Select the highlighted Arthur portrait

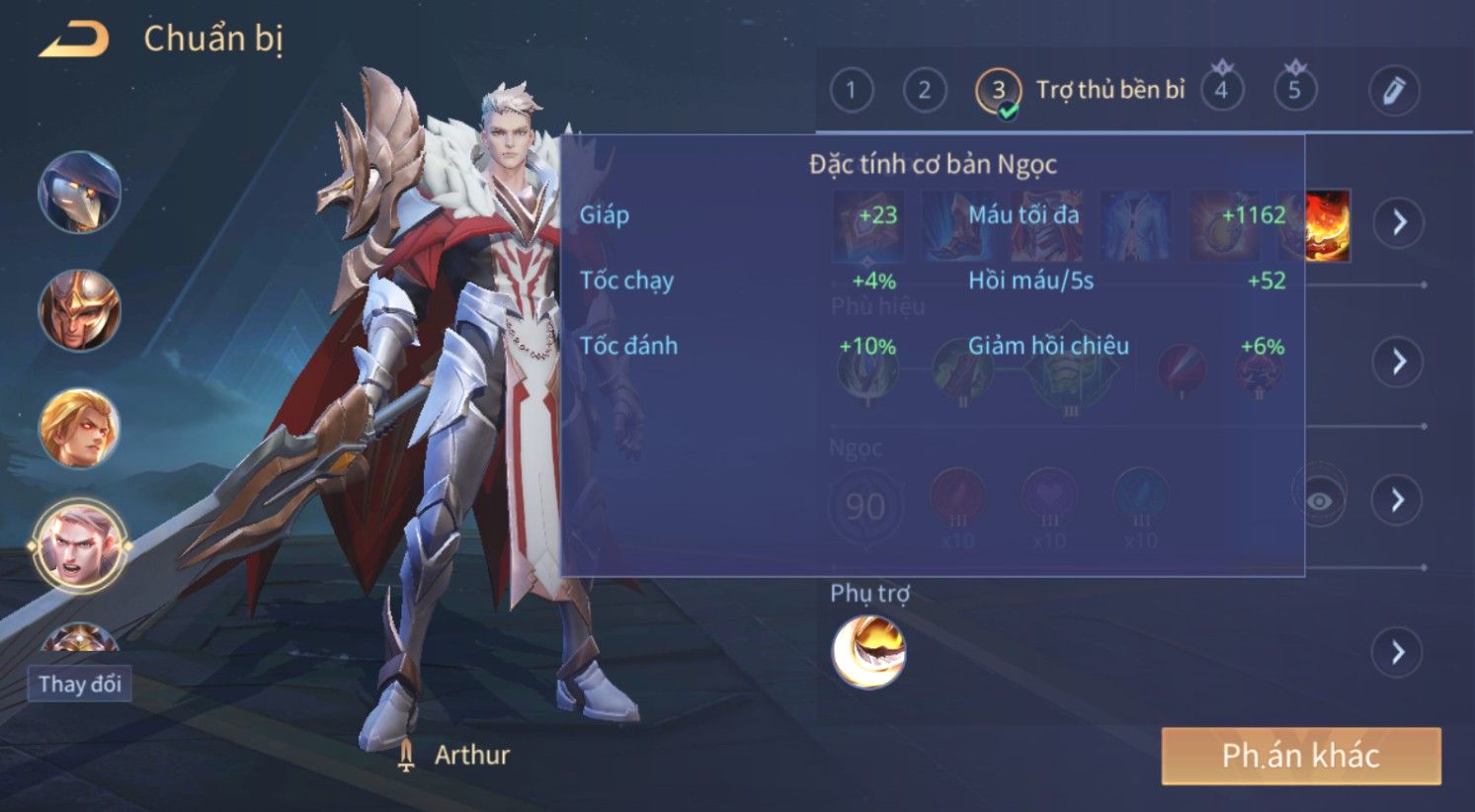click(x=79, y=545)
